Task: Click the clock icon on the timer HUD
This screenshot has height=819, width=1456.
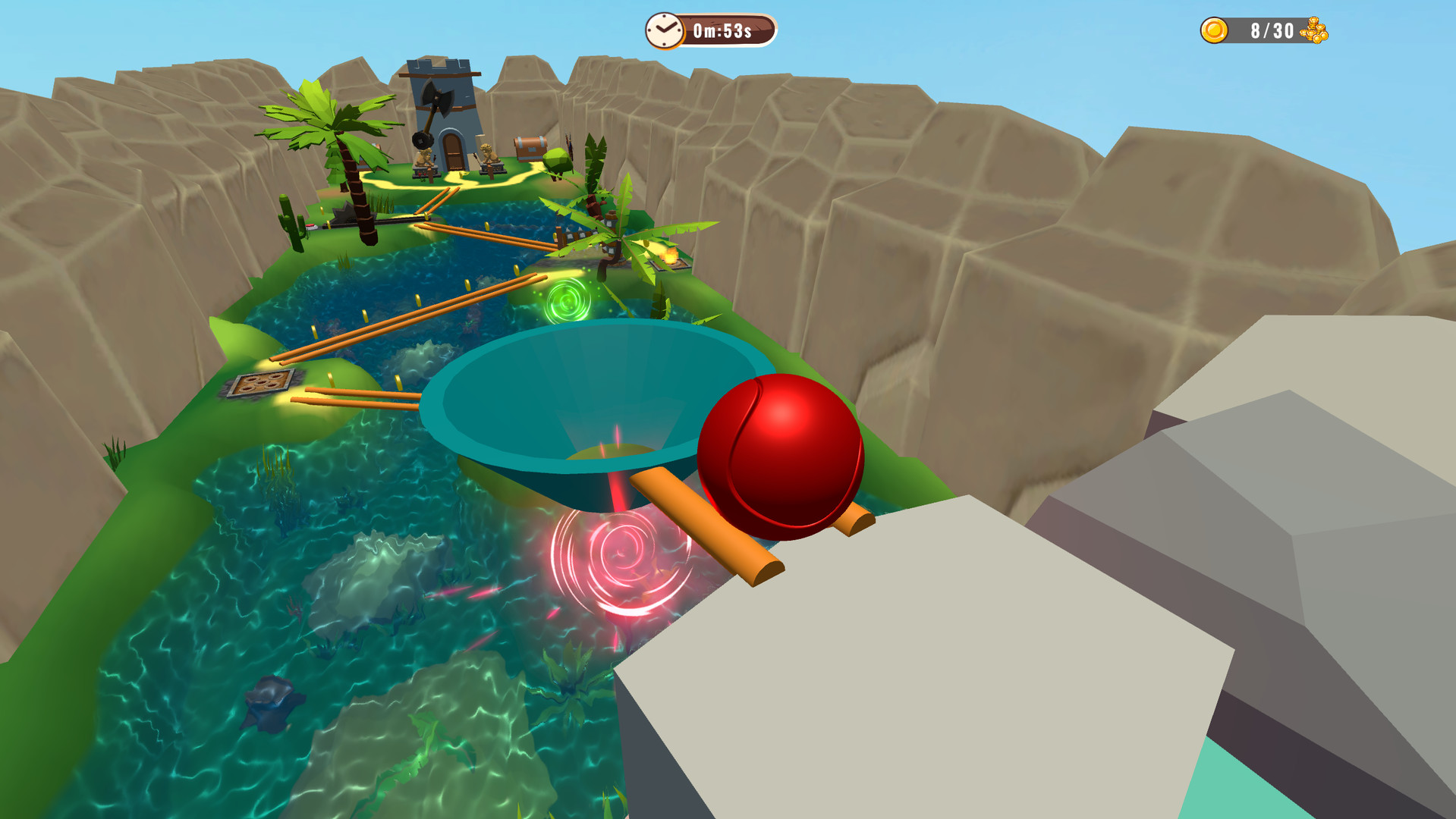Action: tap(666, 30)
